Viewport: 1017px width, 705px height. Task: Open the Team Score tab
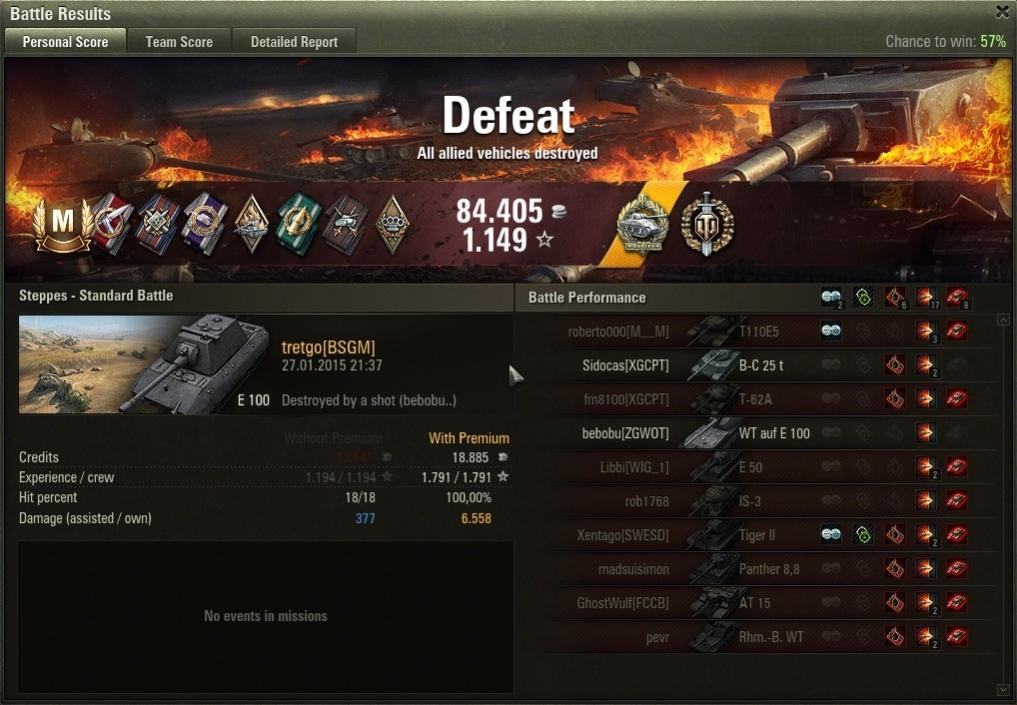(x=179, y=42)
